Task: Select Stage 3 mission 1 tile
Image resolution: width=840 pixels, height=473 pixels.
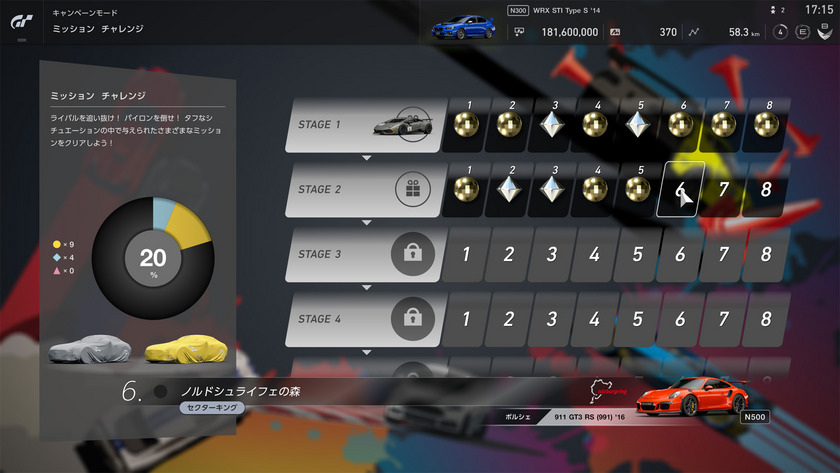Action: [x=464, y=254]
